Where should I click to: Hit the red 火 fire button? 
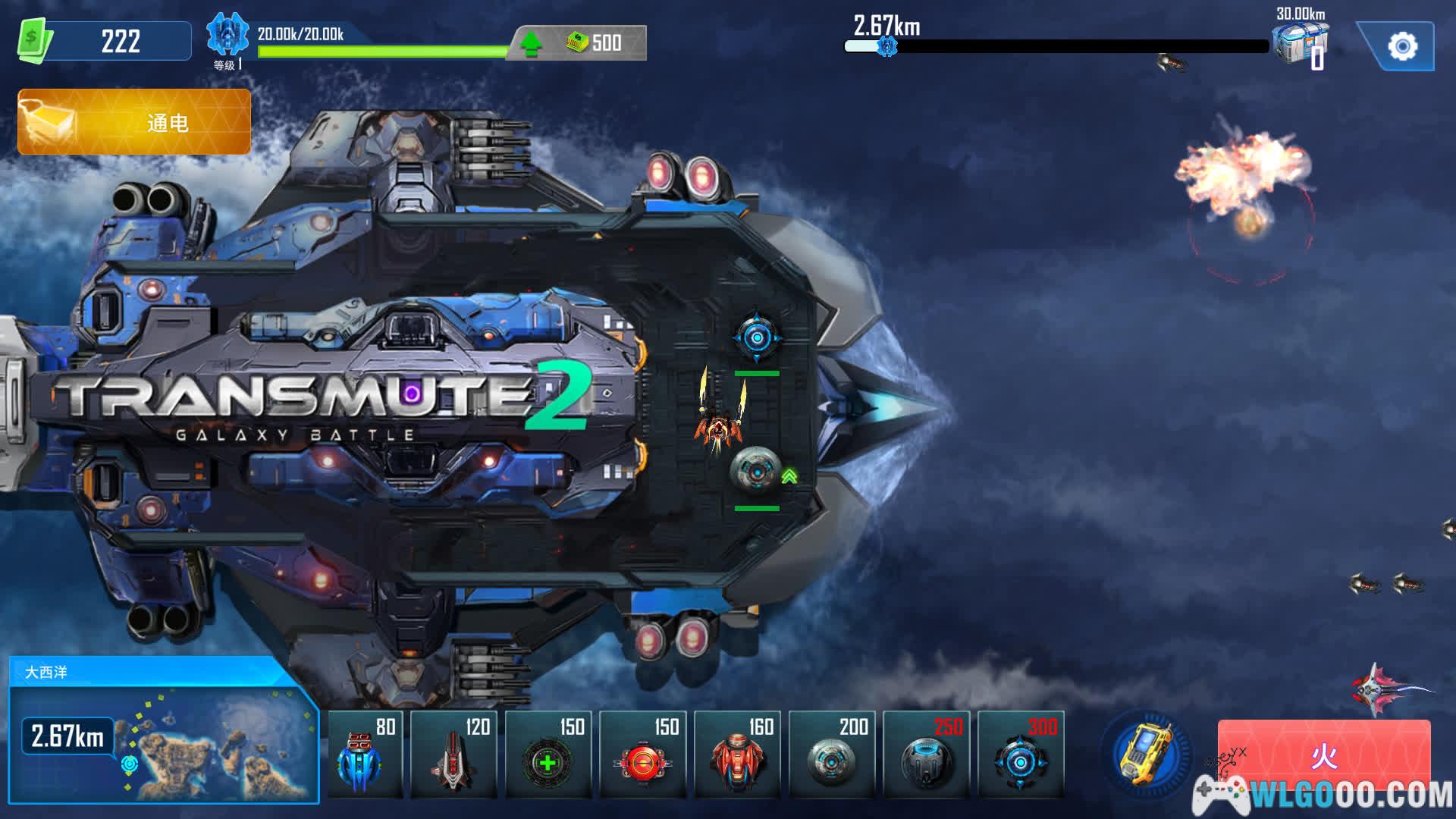[x=1323, y=755]
